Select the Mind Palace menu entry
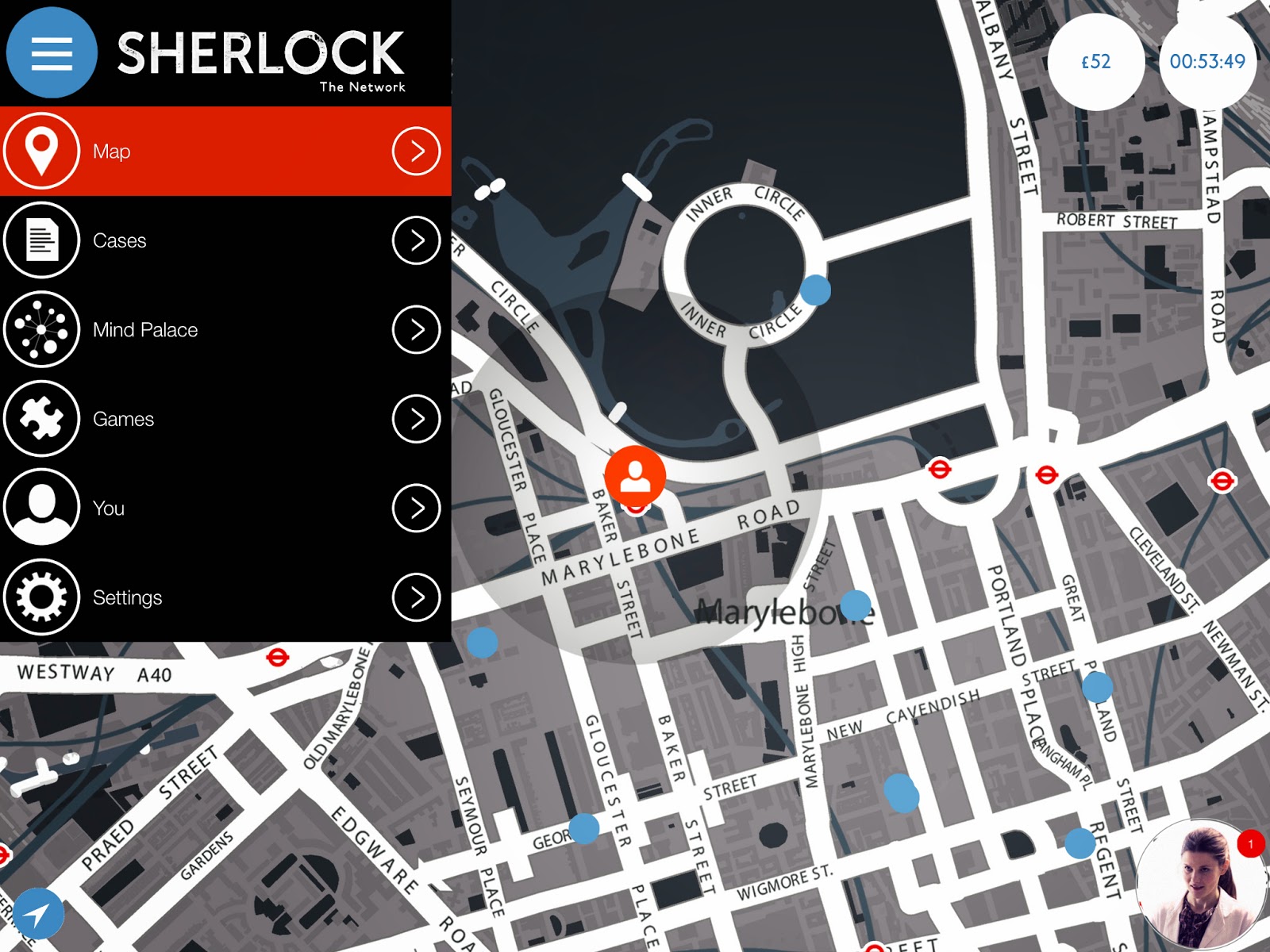Image resolution: width=1270 pixels, height=952 pixels. pyautogui.click(x=145, y=330)
